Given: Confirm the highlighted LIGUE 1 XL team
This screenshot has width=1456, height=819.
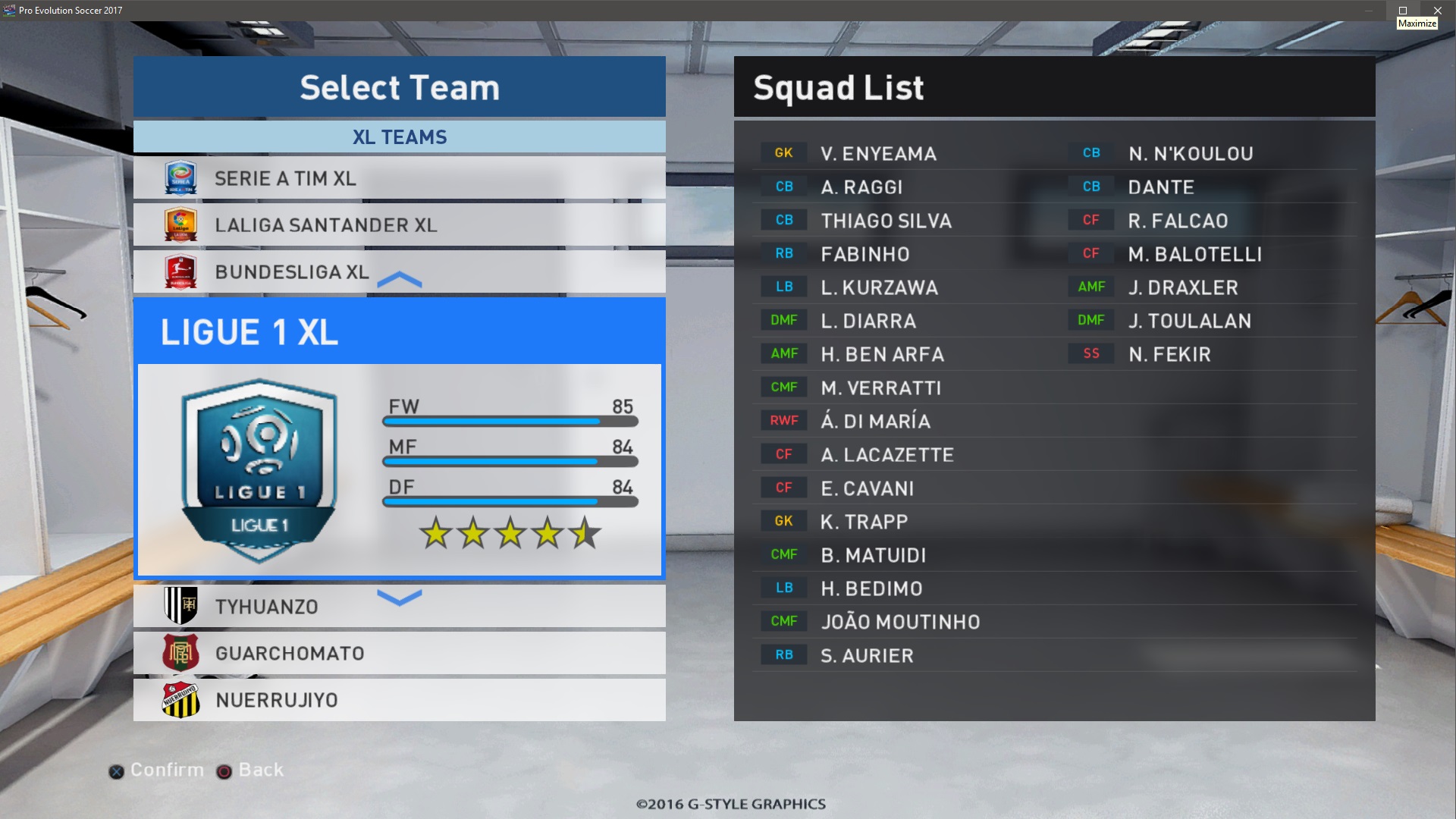Looking at the screenshot, I should pos(399,438).
